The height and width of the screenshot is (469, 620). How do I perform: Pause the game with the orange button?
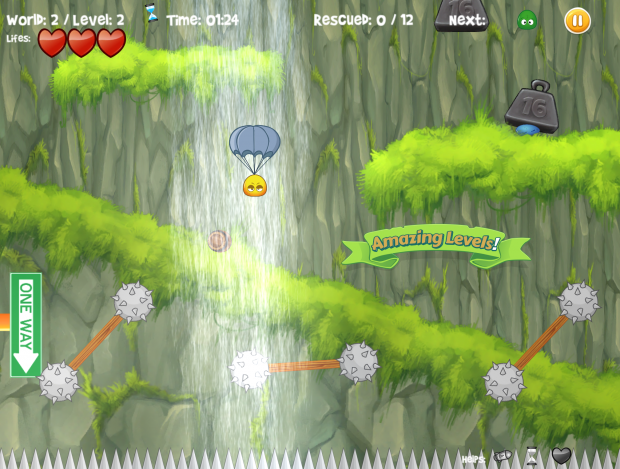point(577,20)
